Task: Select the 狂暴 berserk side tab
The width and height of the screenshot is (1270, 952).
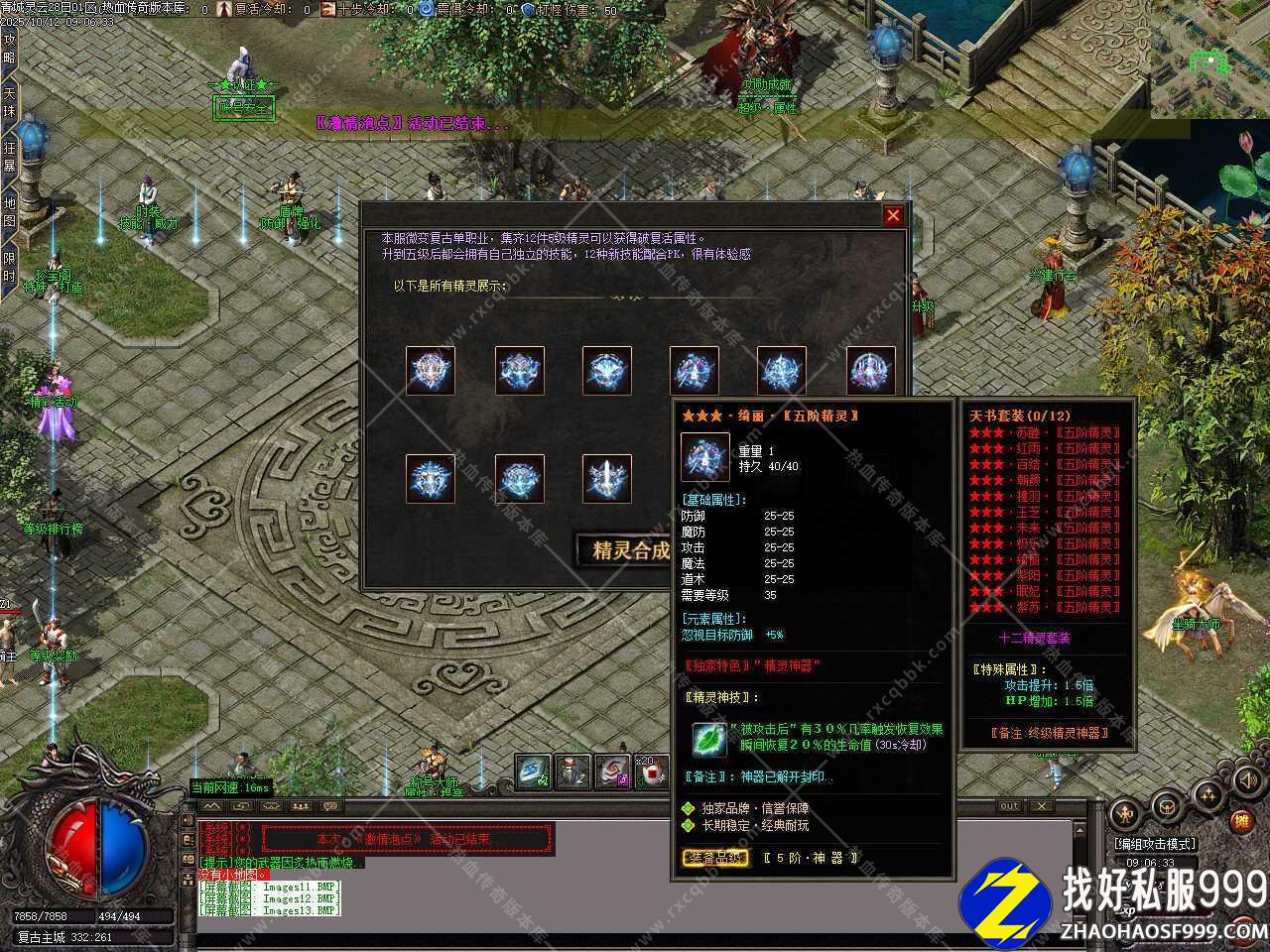Action: pyautogui.click(x=10, y=158)
